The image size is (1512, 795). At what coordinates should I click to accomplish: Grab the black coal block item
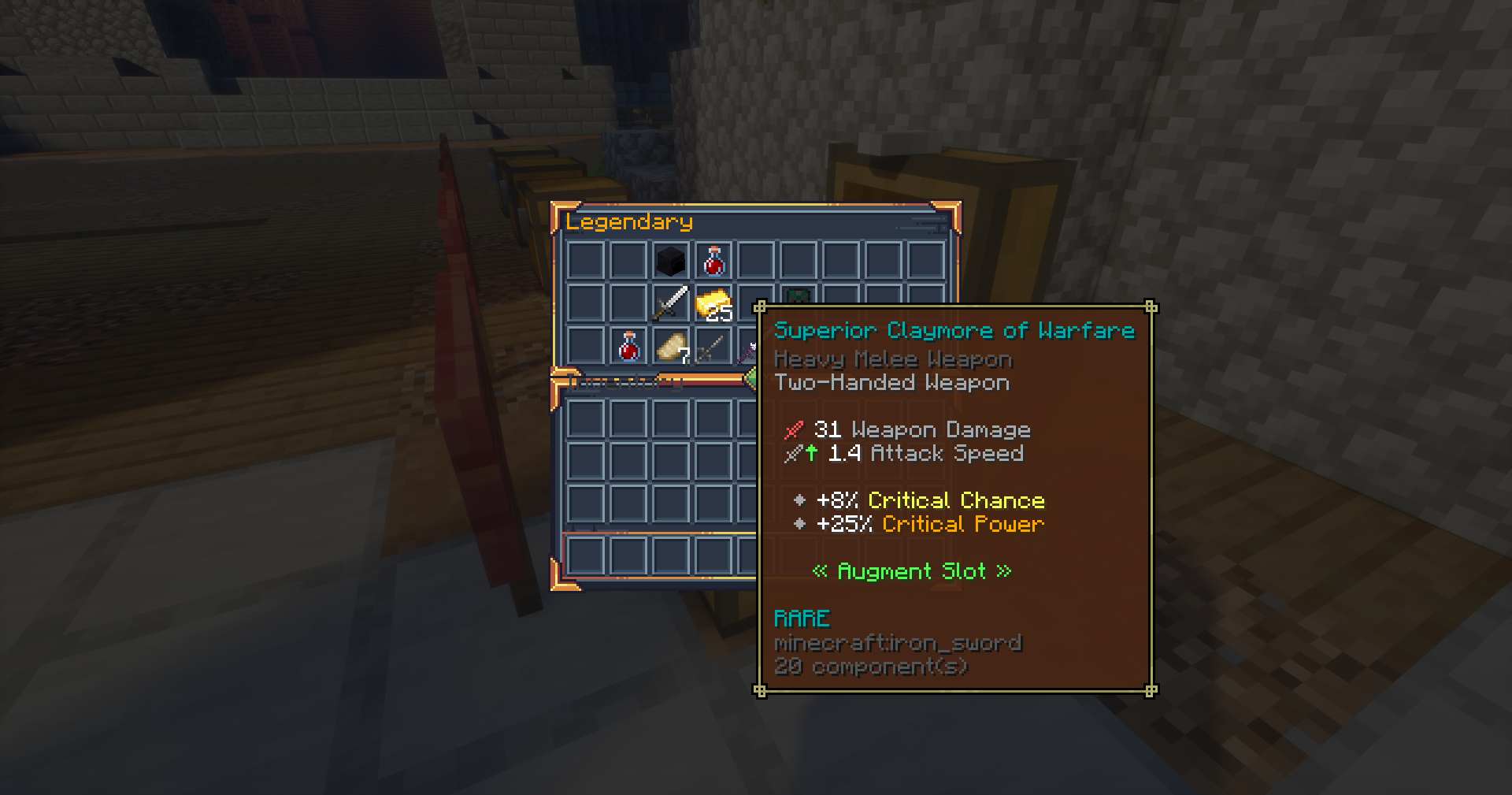pyautogui.click(x=671, y=260)
